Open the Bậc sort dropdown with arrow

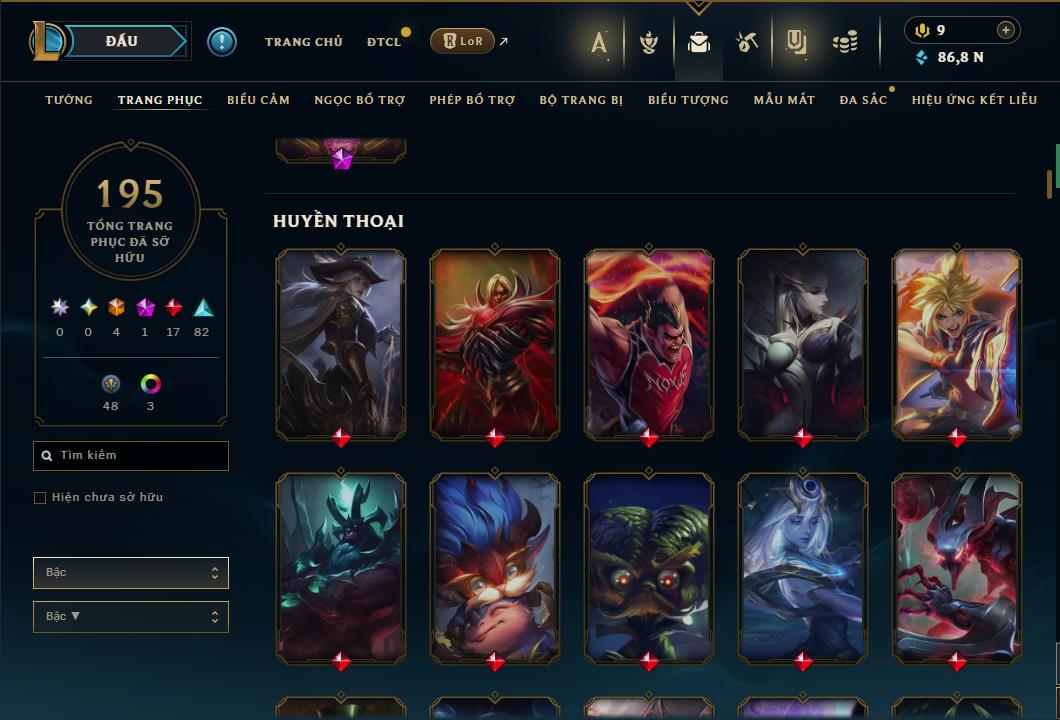(x=131, y=617)
